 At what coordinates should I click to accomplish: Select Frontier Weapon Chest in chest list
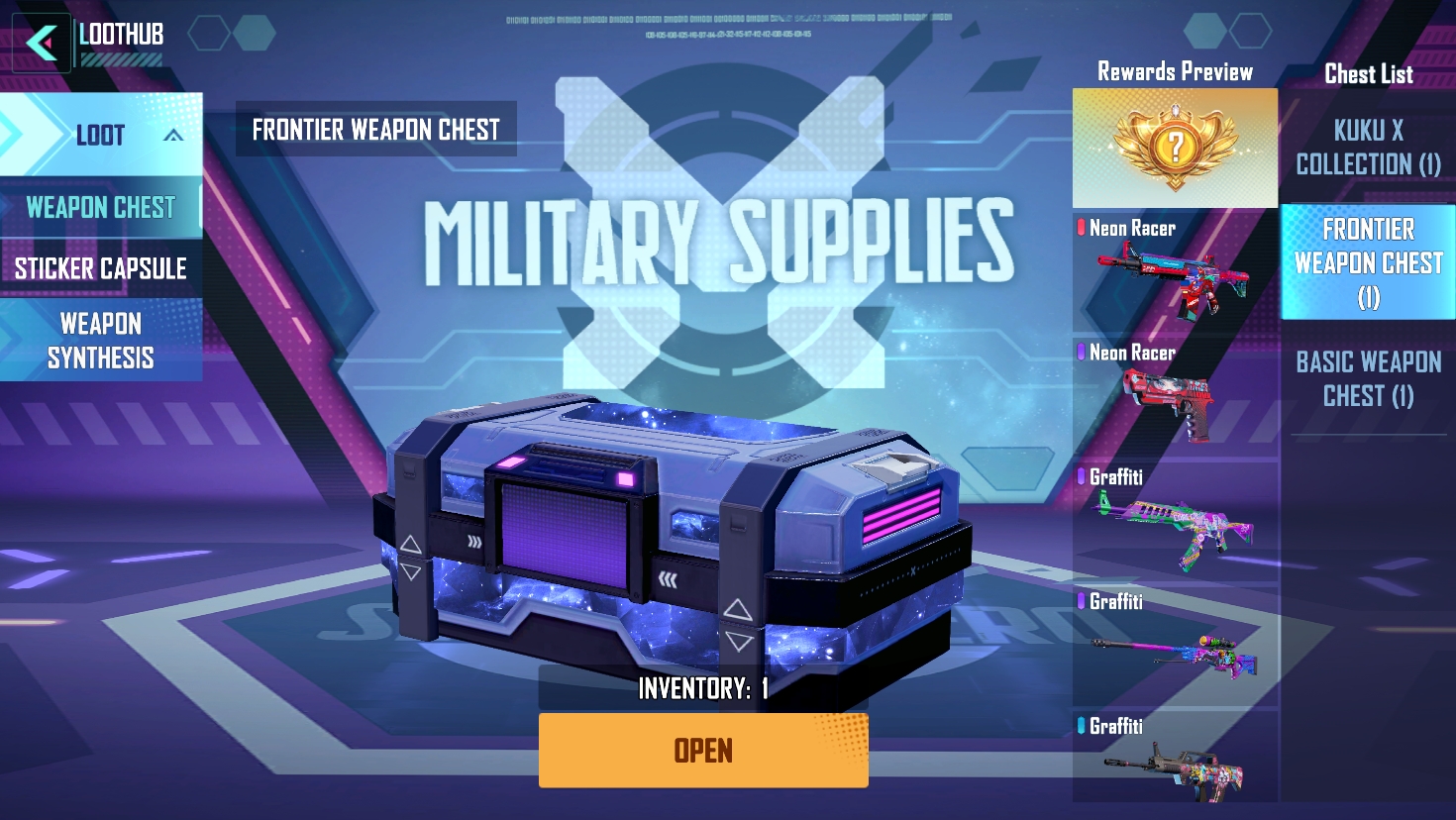(x=1368, y=262)
